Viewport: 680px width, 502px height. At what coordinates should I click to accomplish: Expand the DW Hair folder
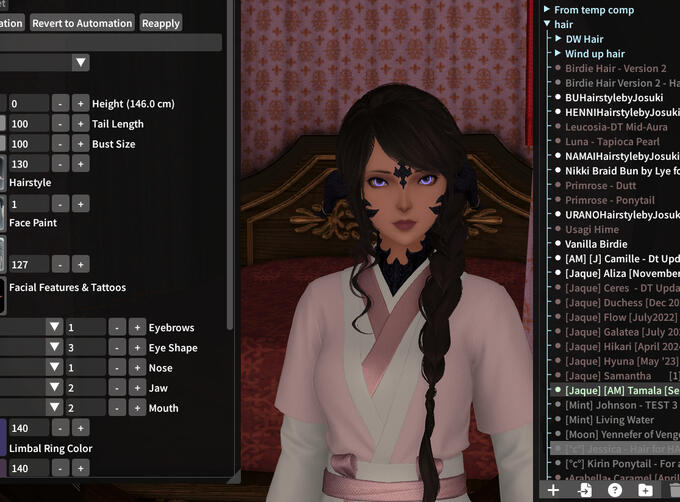click(557, 39)
